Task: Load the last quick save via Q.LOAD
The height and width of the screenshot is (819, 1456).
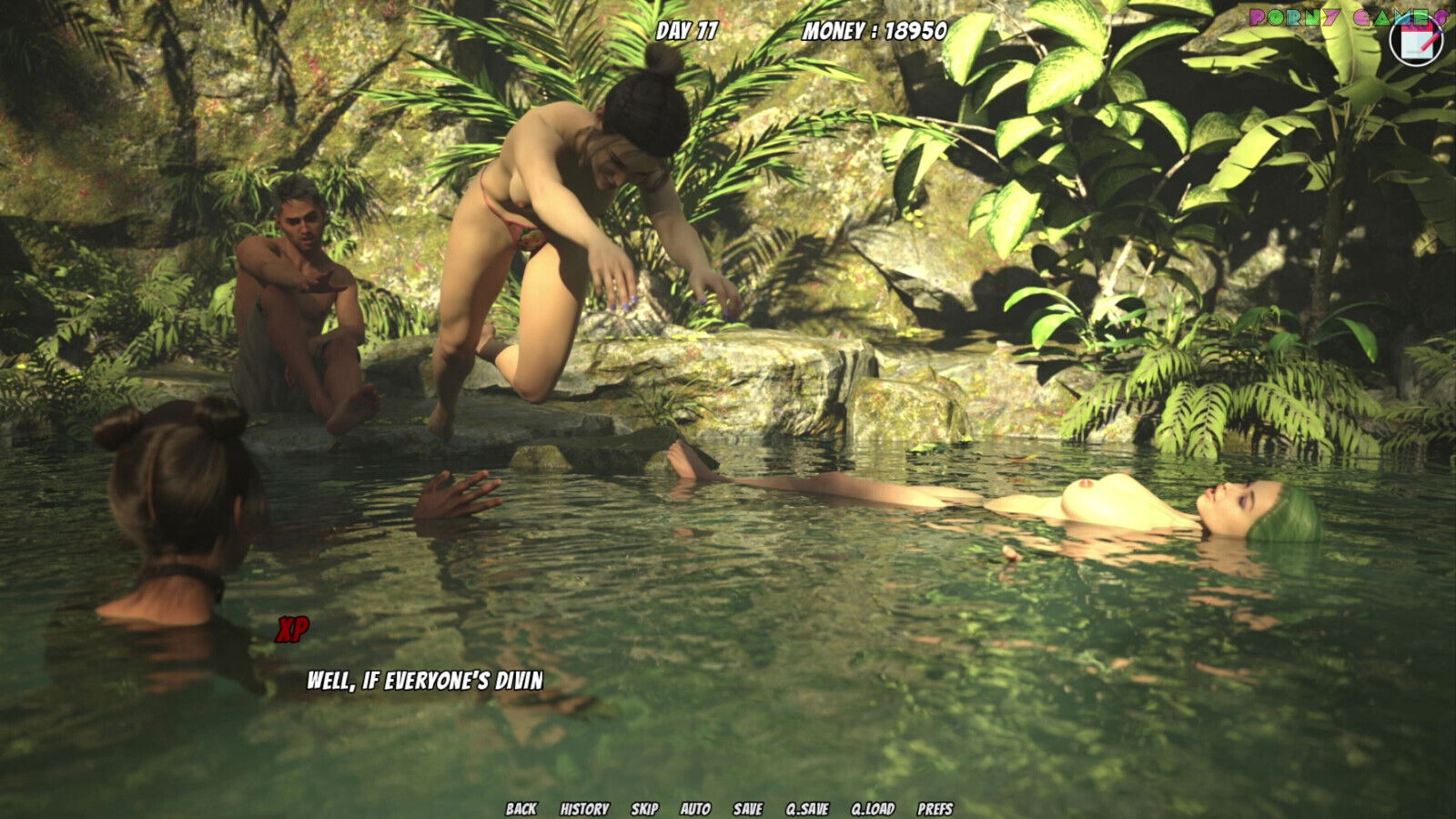Action: (x=871, y=806)
